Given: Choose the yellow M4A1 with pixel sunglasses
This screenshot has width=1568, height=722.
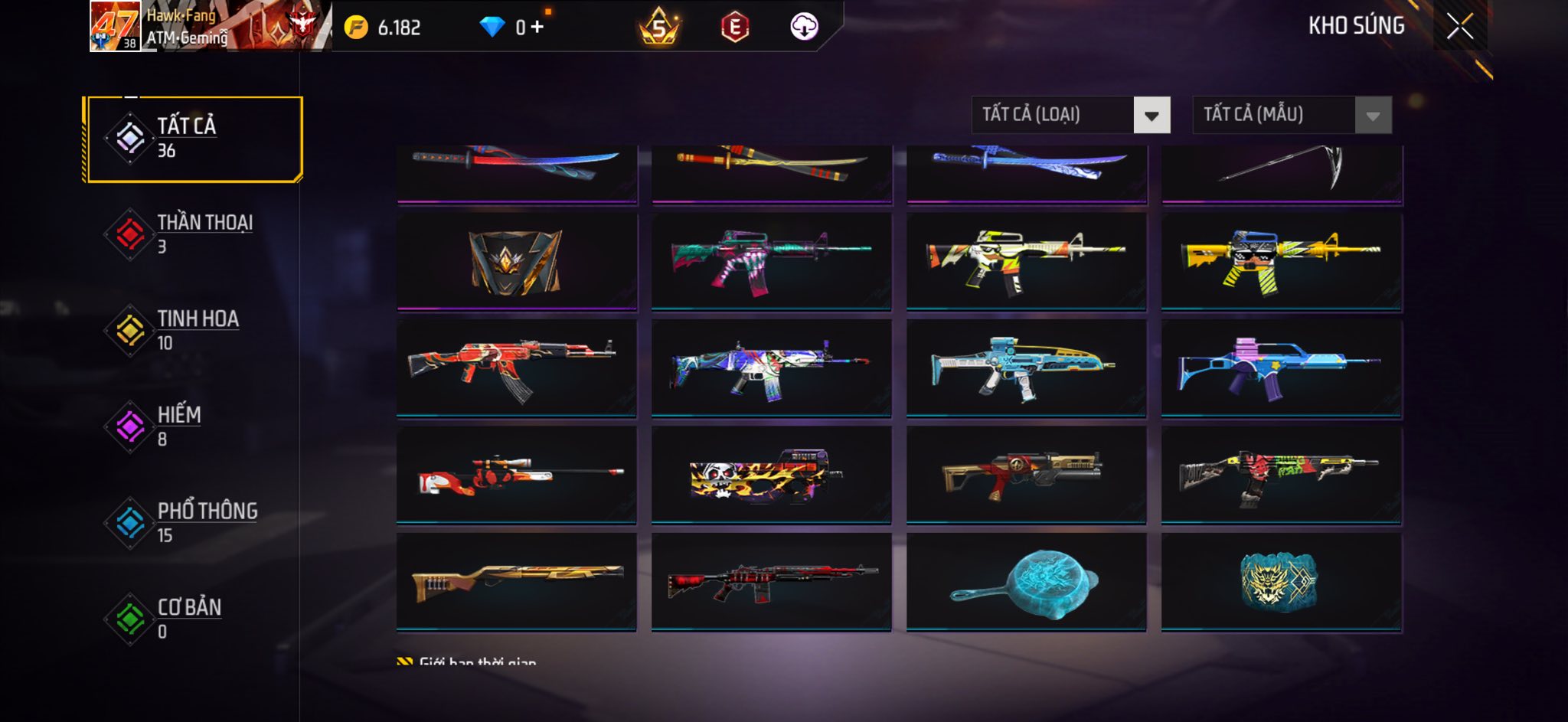Looking at the screenshot, I should [1281, 262].
